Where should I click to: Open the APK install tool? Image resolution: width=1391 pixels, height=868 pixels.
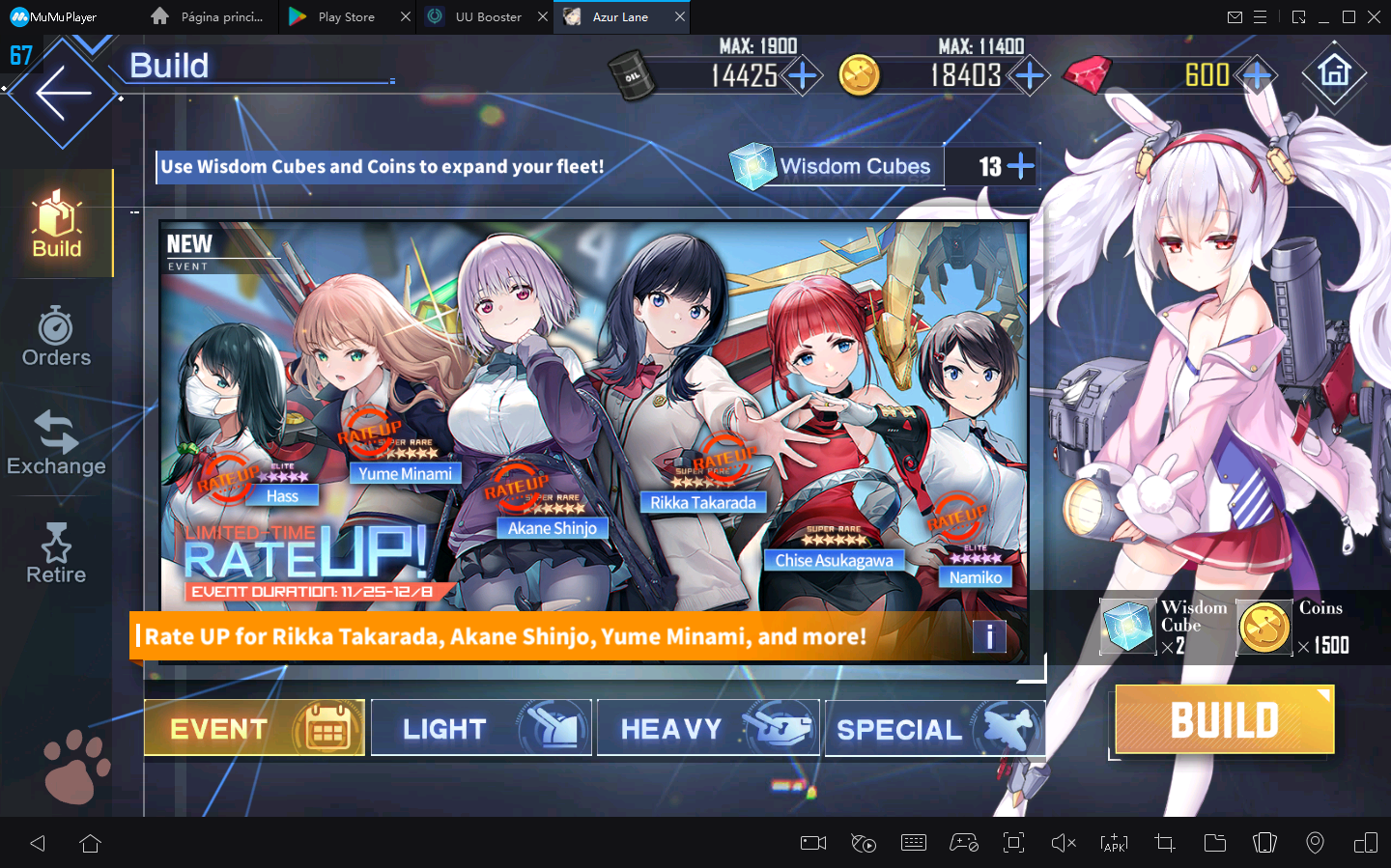click(x=1114, y=843)
